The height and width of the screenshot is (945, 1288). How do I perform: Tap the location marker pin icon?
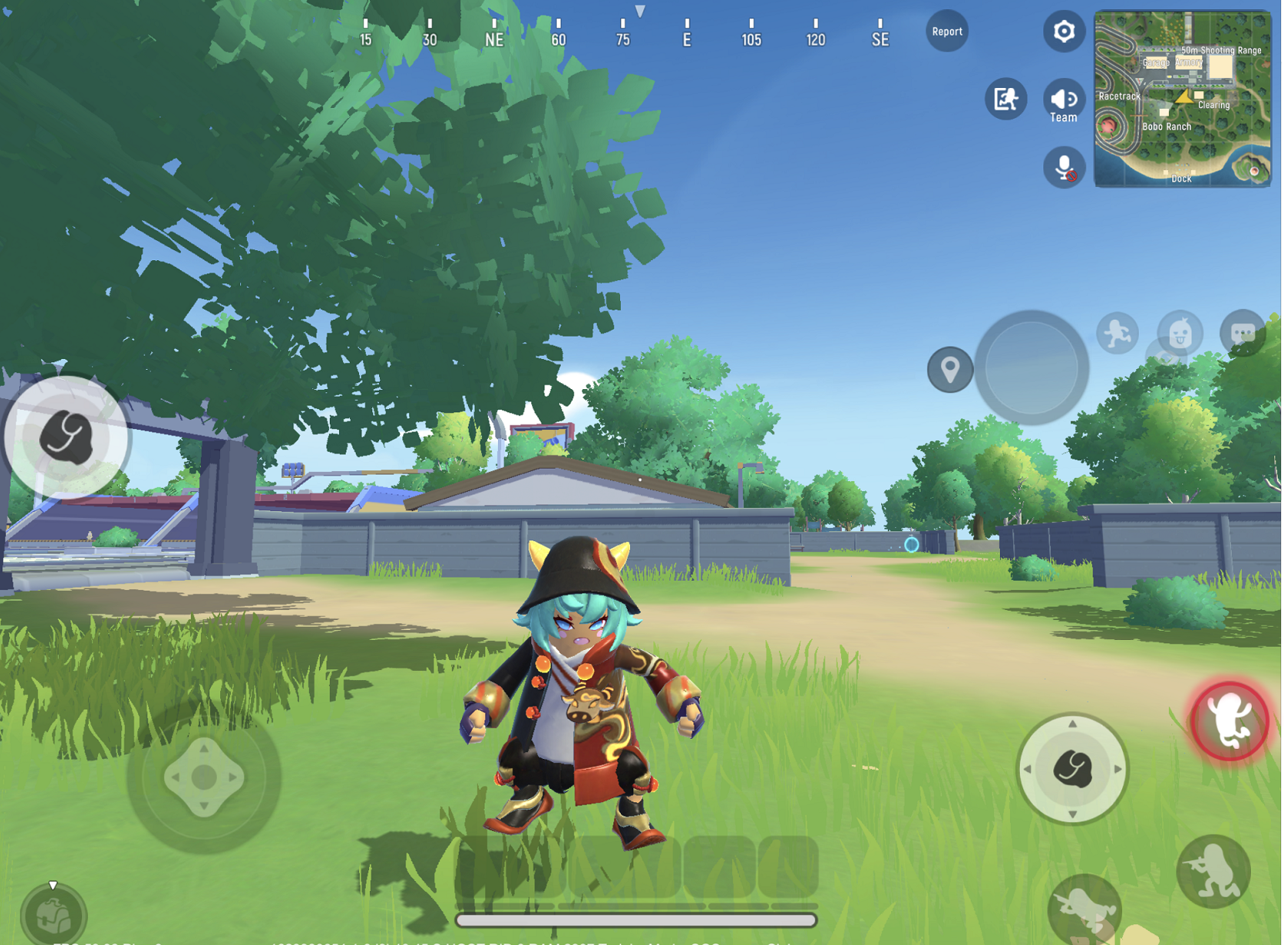pyautogui.click(x=950, y=370)
